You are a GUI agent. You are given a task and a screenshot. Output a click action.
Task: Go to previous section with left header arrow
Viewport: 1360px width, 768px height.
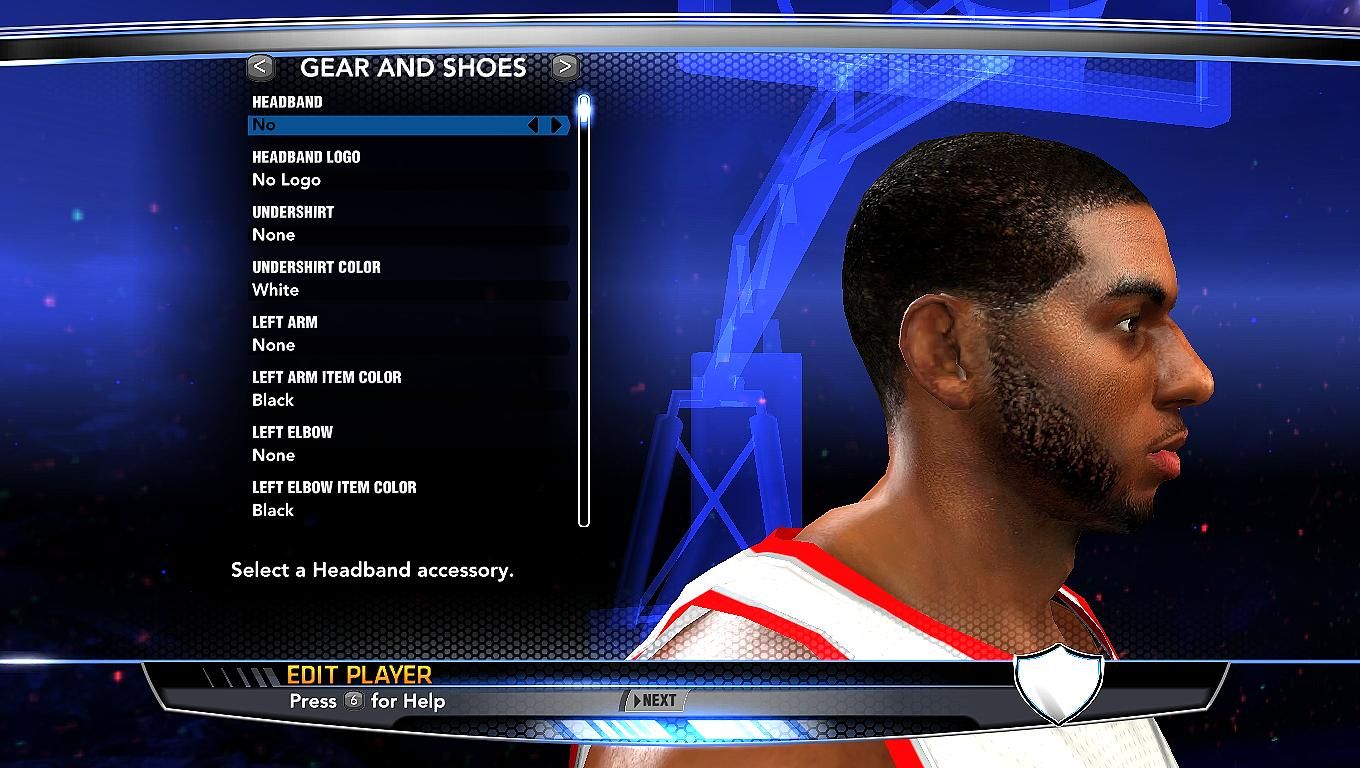click(260, 67)
